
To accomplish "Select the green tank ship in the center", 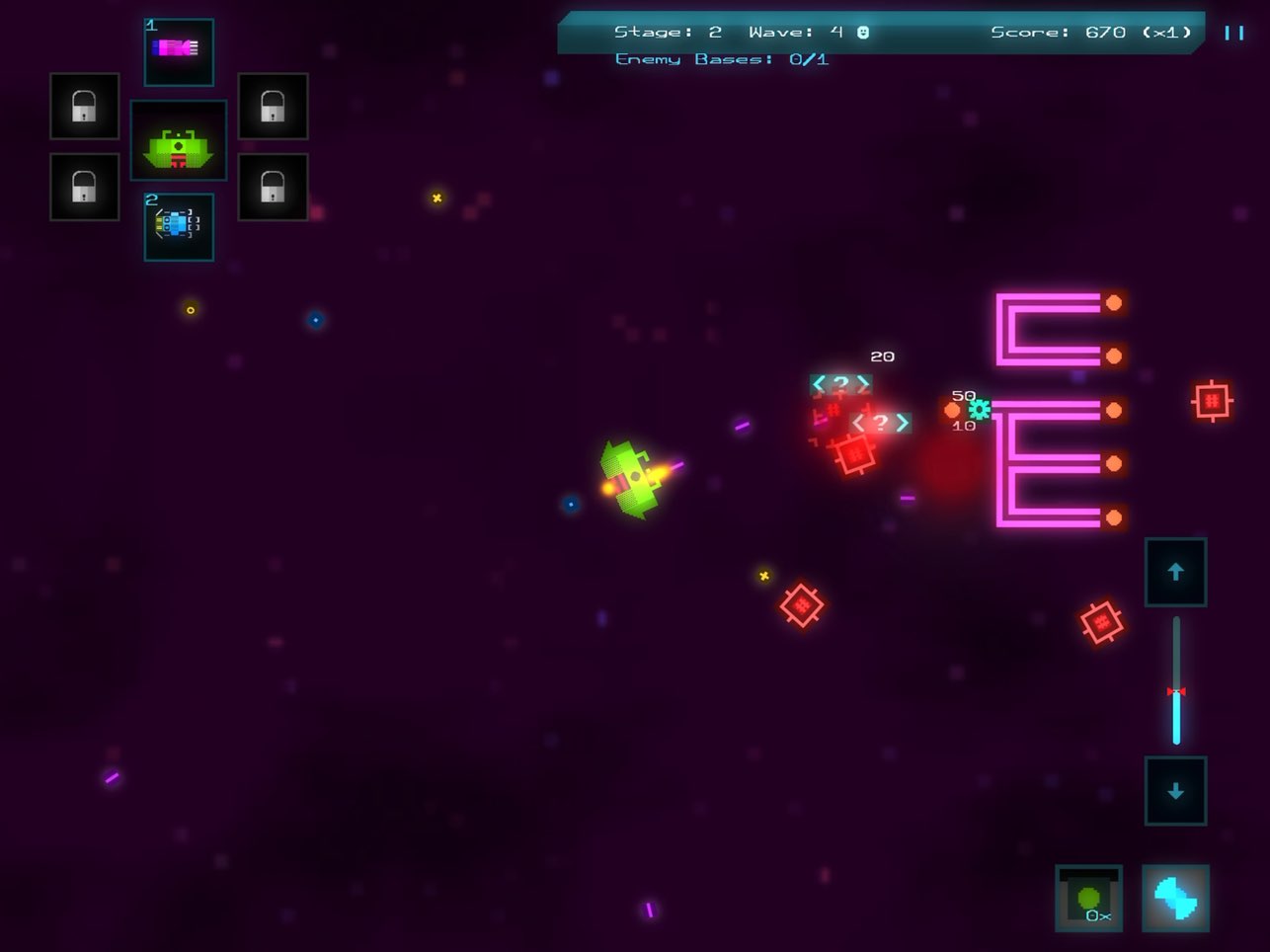I will pos(179,140).
